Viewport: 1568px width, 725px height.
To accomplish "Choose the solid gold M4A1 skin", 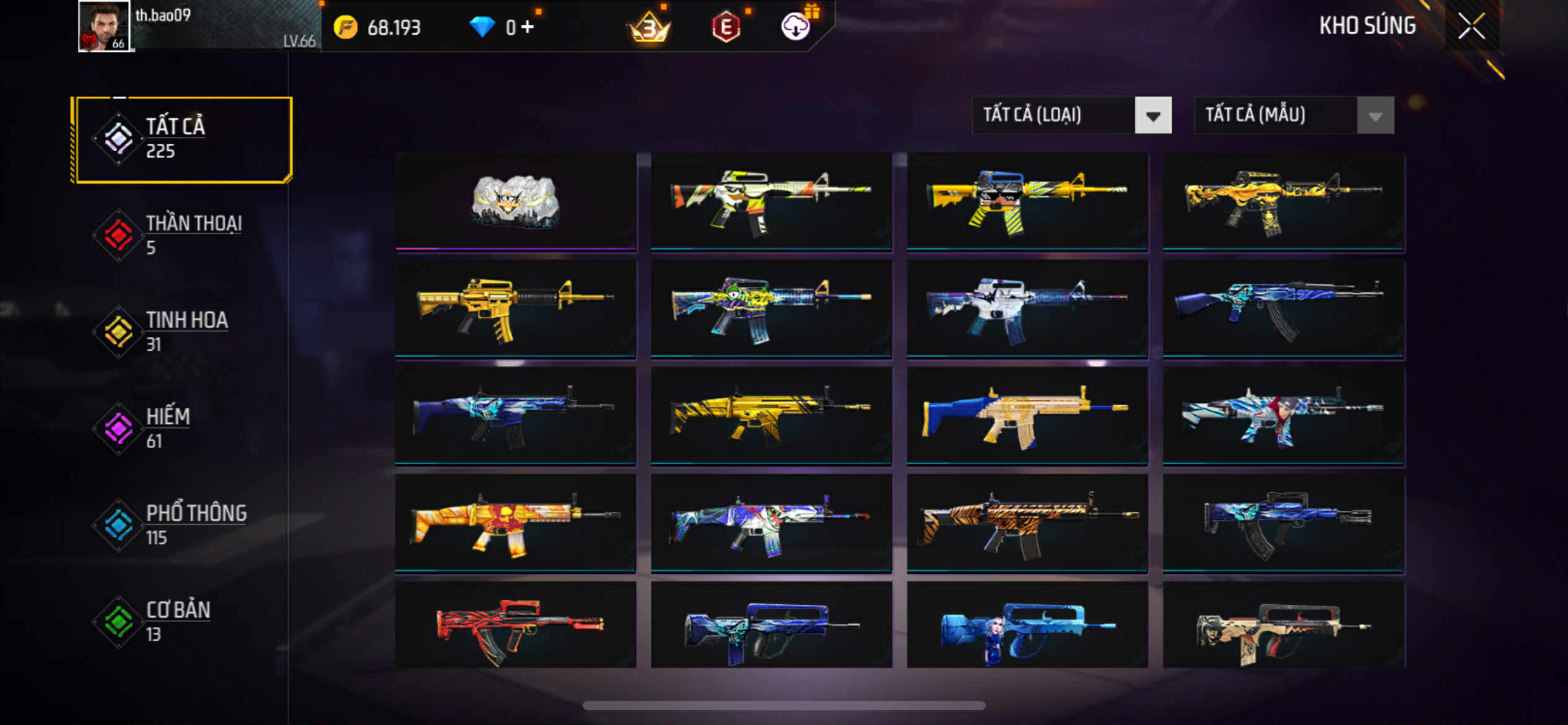I will (x=515, y=309).
